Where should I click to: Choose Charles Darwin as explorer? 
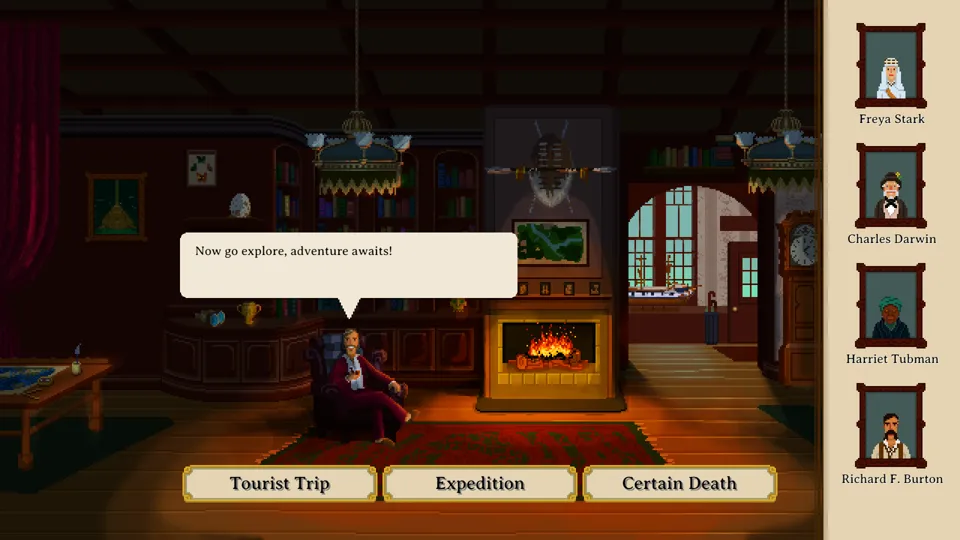(891, 187)
